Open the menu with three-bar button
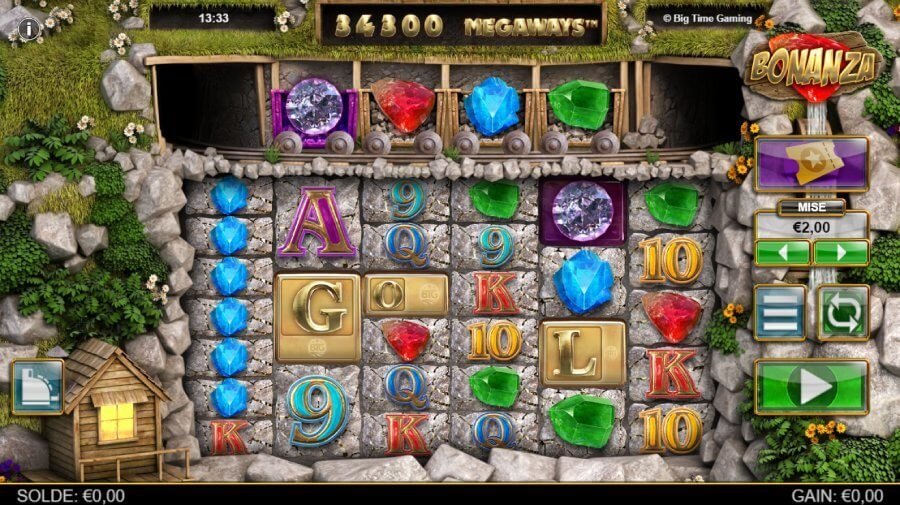The width and height of the screenshot is (900, 505). tap(780, 312)
